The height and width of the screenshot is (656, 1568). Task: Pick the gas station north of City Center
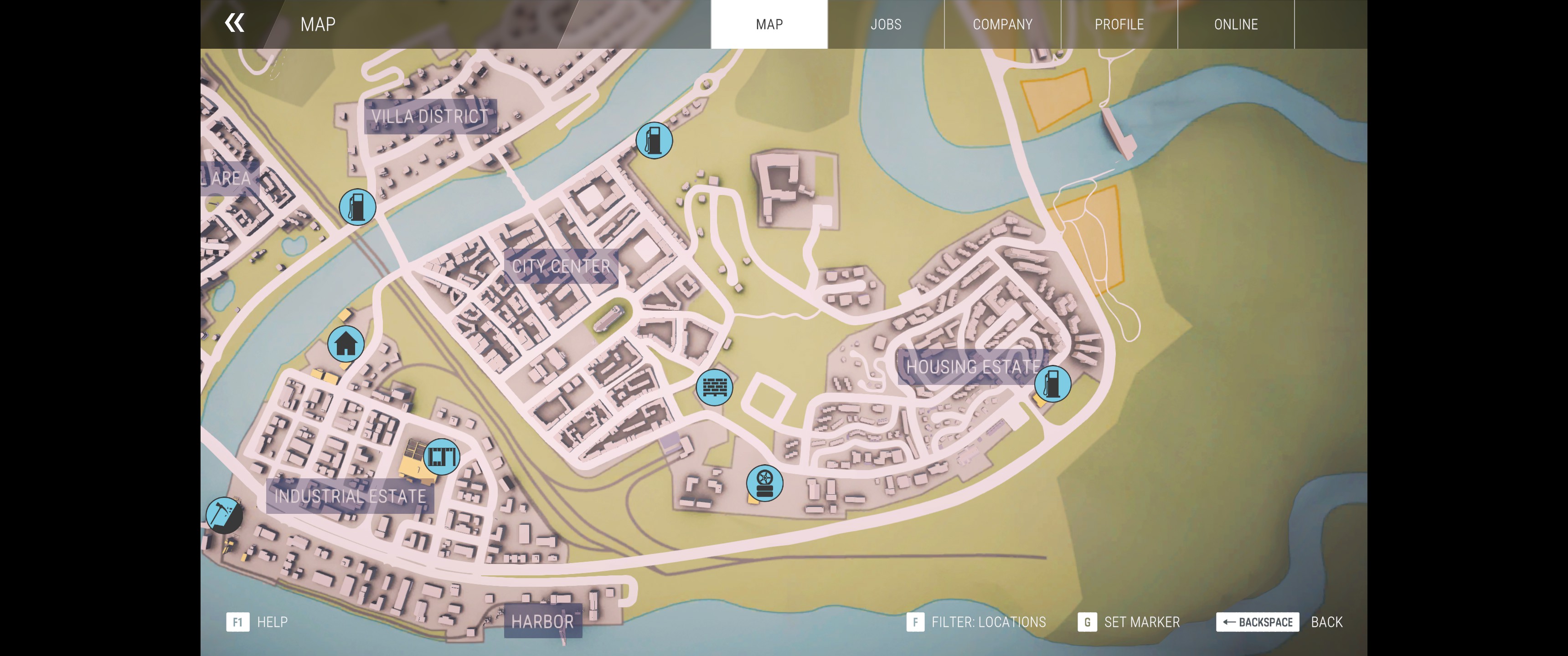click(654, 141)
